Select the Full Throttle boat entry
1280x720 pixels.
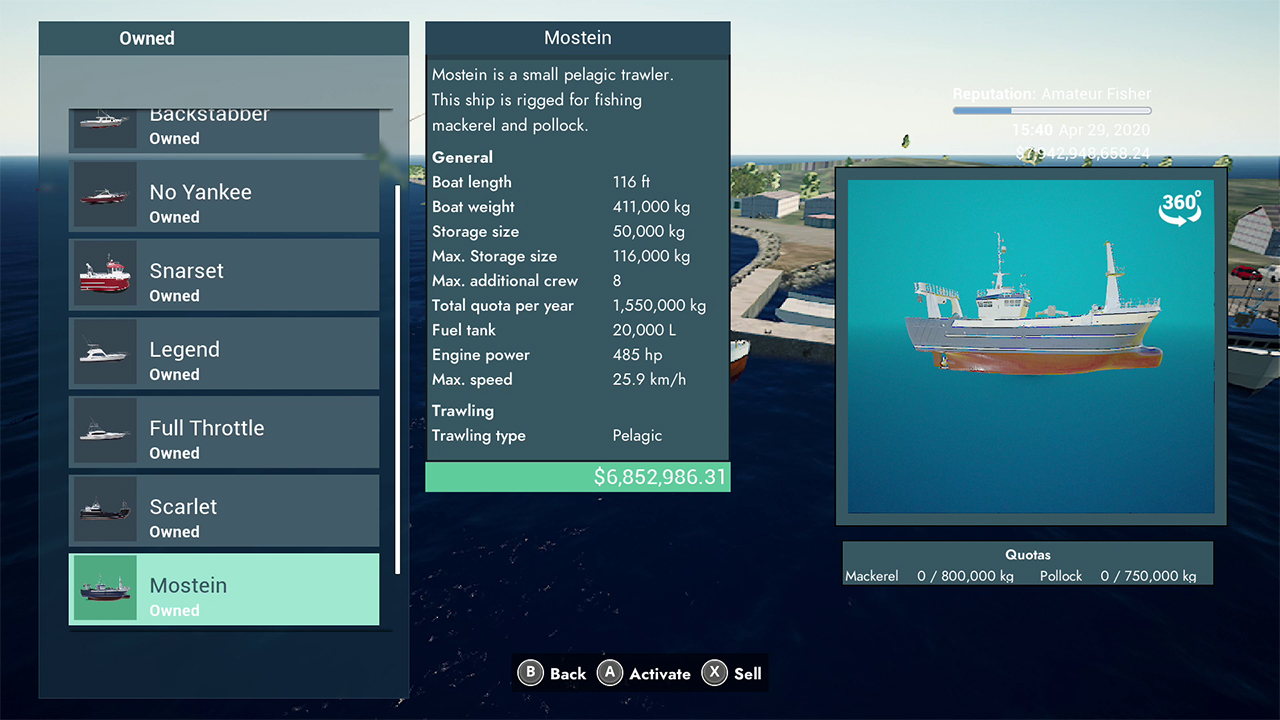click(x=224, y=432)
